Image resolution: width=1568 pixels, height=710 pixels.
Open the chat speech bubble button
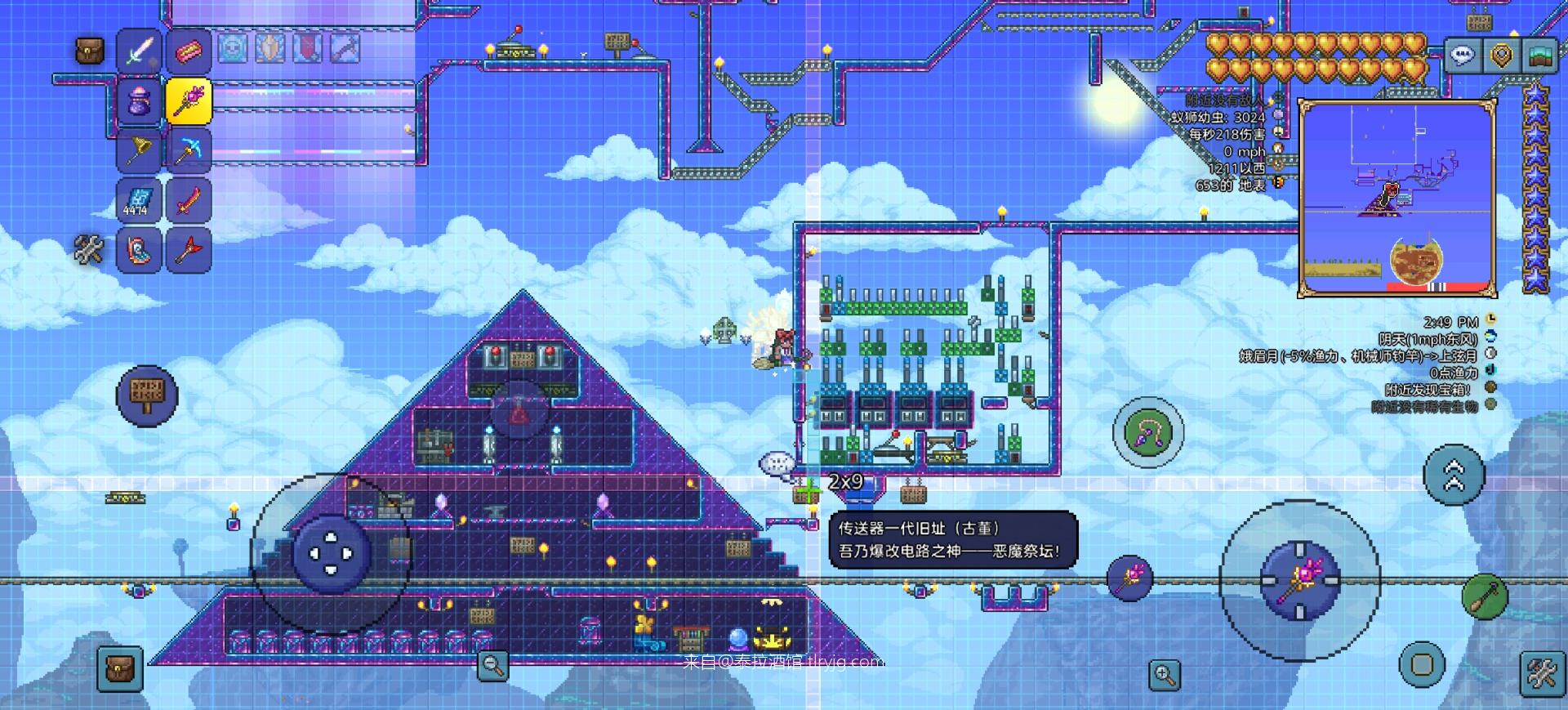[x=1462, y=56]
